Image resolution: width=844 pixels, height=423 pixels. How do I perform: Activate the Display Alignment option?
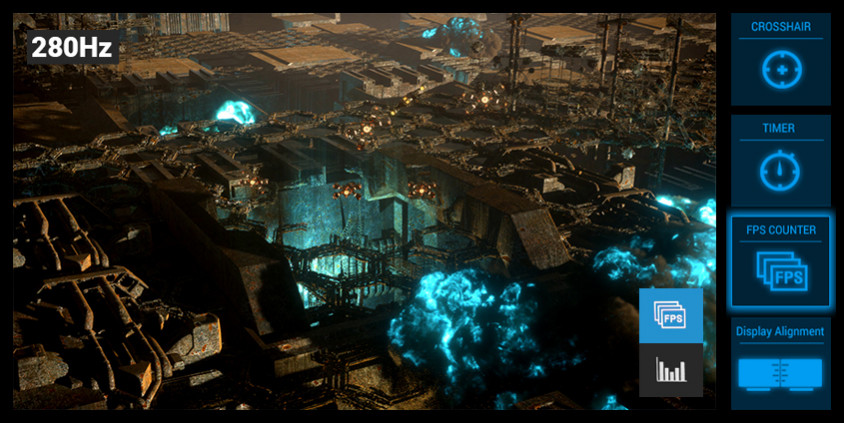tap(780, 363)
